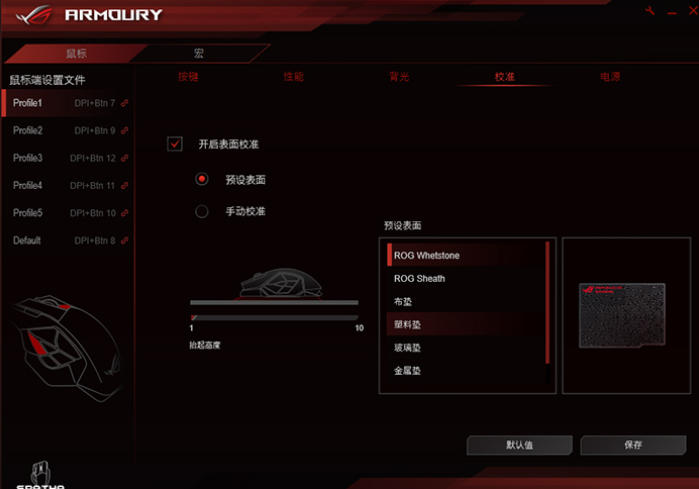Pick the 玻璃垫 glass pad surface

tap(407, 347)
